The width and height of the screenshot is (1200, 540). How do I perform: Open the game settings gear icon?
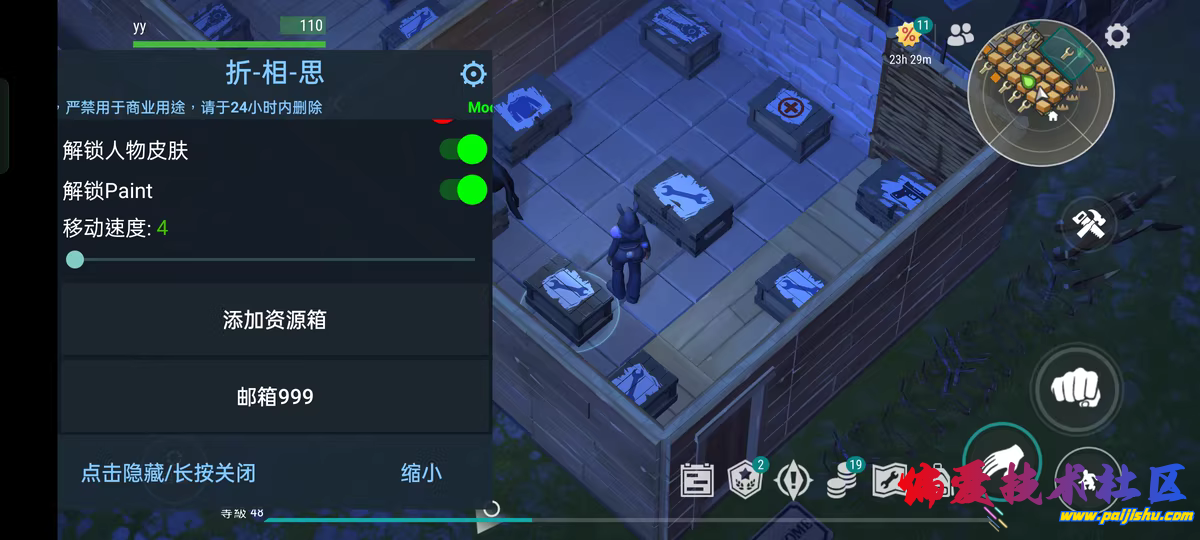pyautogui.click(x=1117, y=37)
